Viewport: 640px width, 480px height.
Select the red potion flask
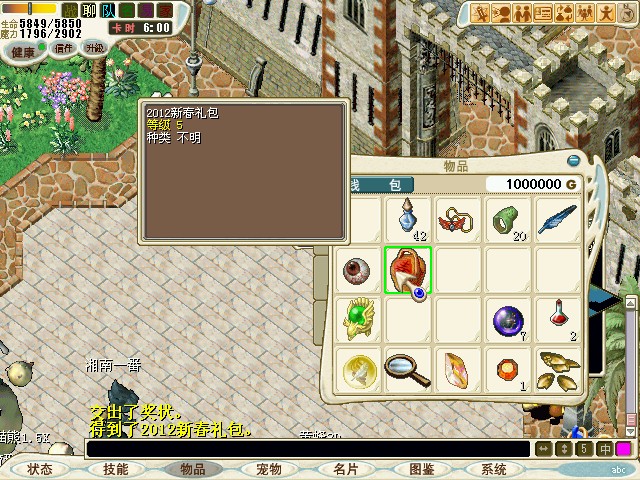pyautogui.click(x=556, y=320)
